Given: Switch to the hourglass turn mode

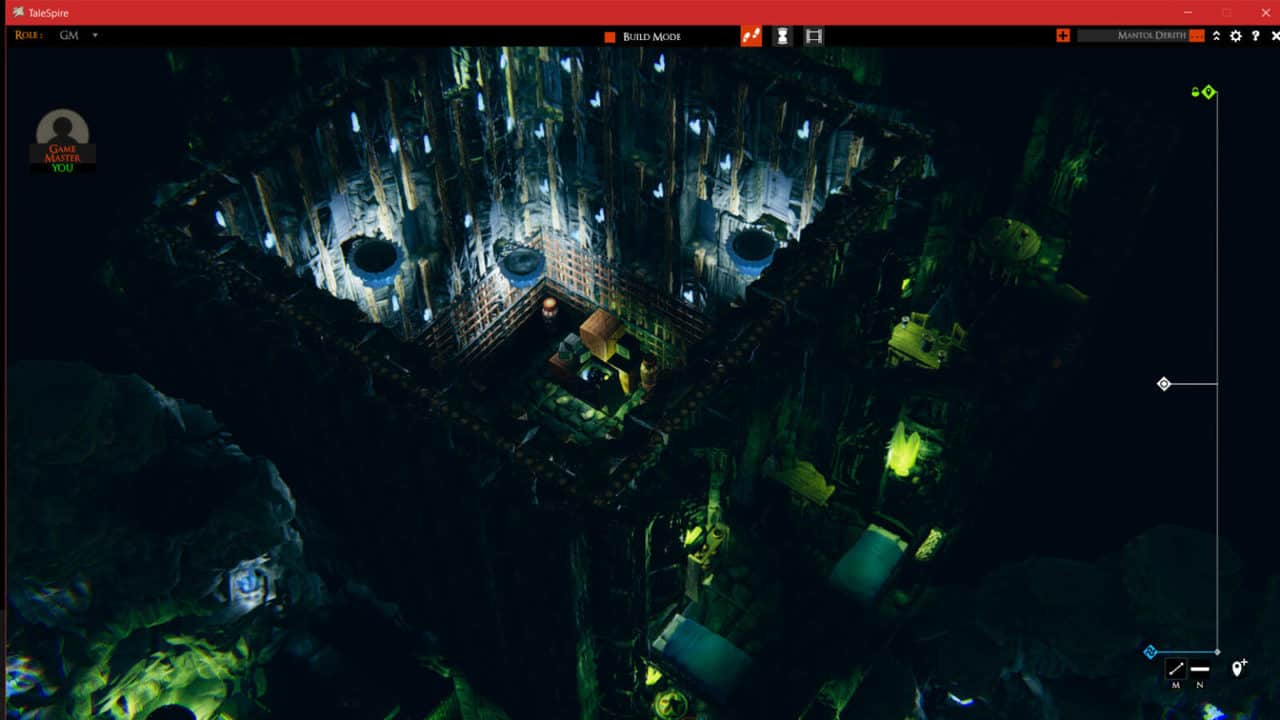Looking at the screenshot, I should click(782, 36).
